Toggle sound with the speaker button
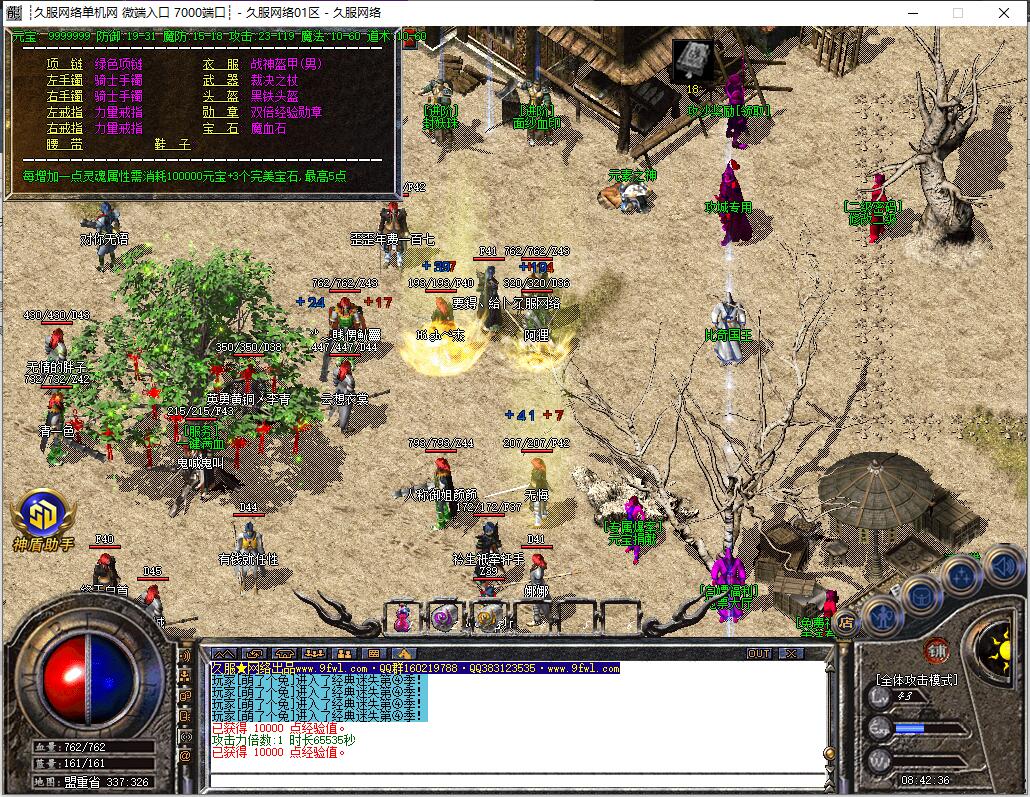This screenshot has height=797, width=1030. point(1001,567)
